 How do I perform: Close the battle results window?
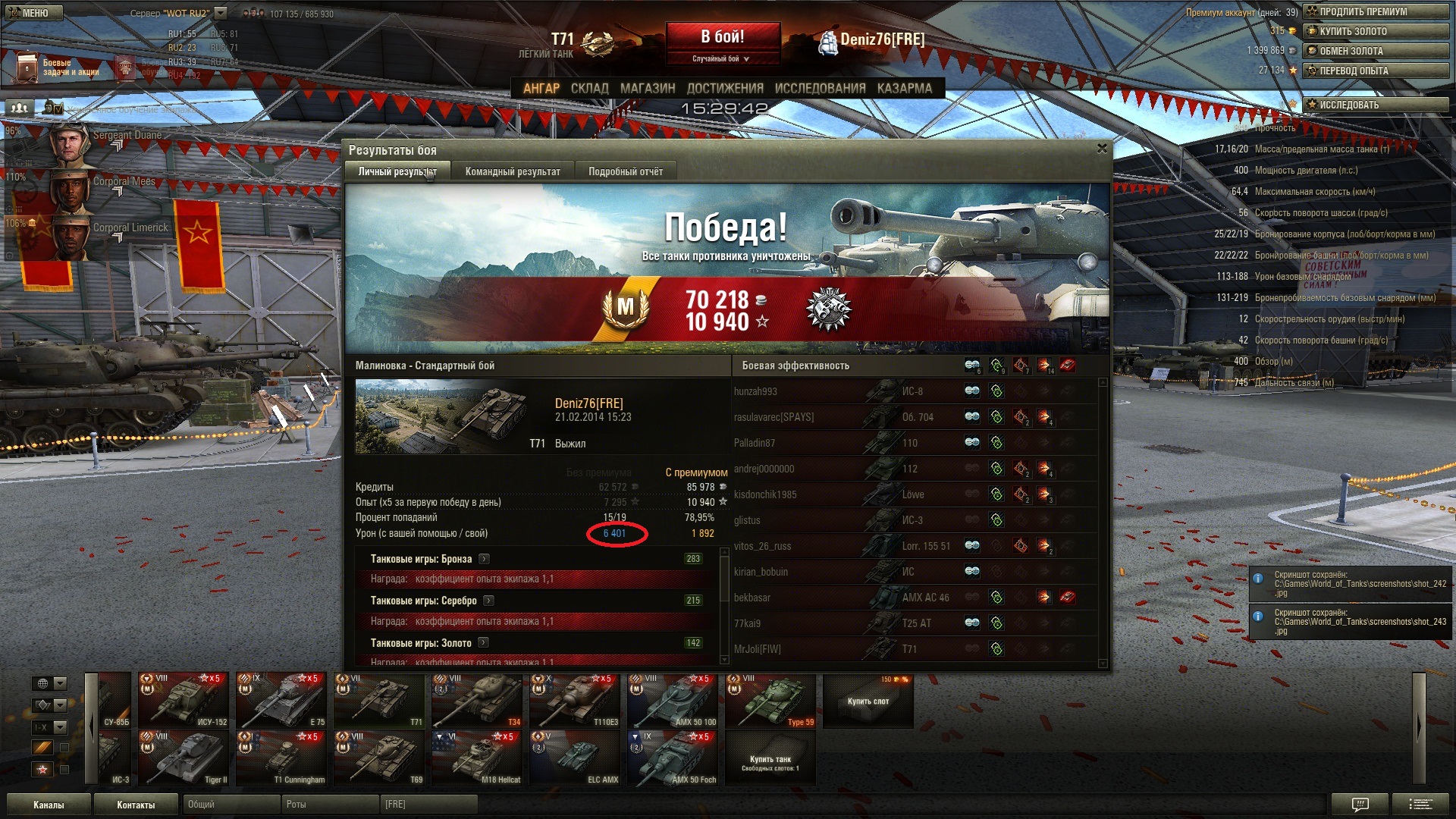pos(1102,149)
